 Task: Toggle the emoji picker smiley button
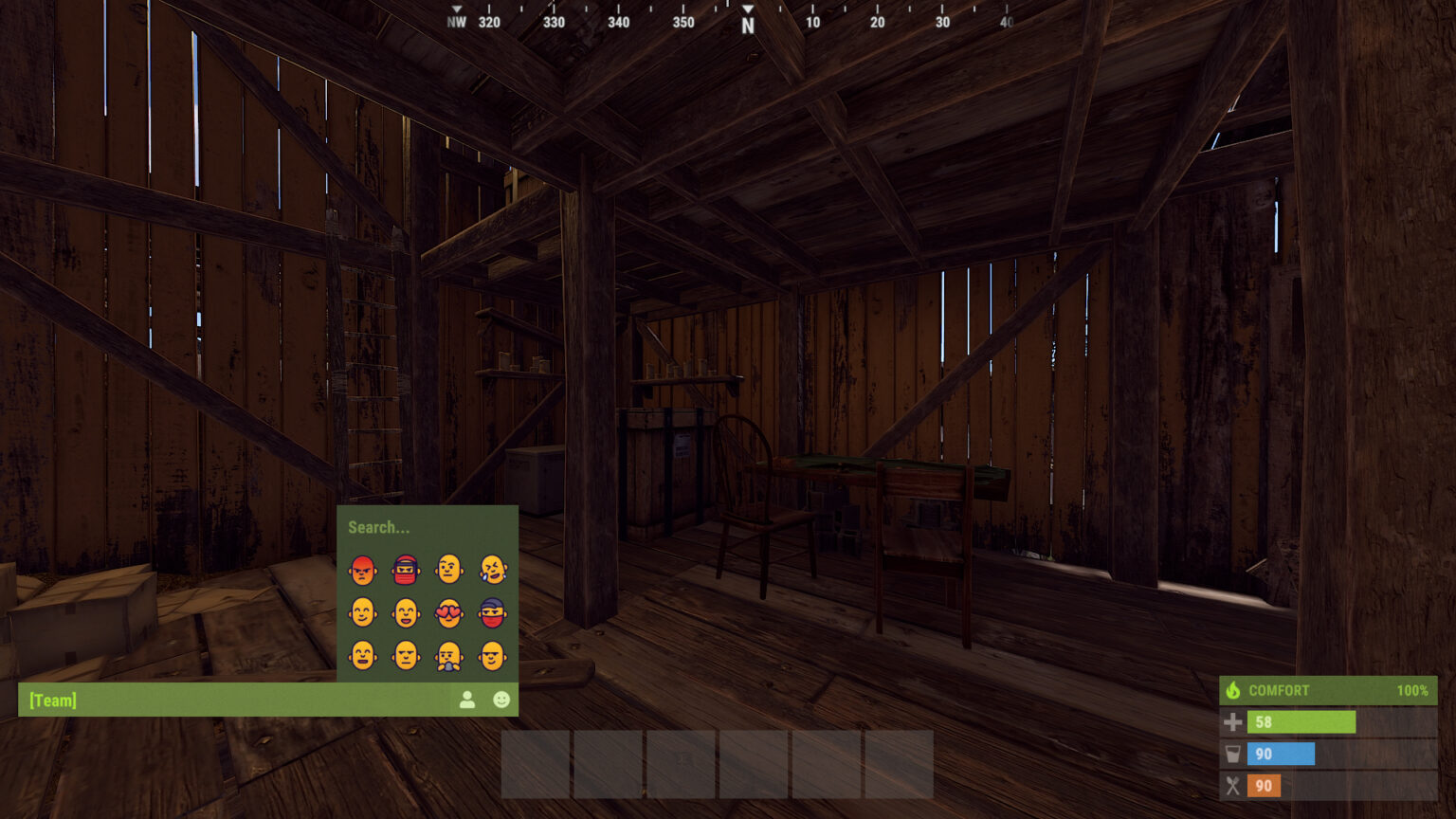(501, 699)
